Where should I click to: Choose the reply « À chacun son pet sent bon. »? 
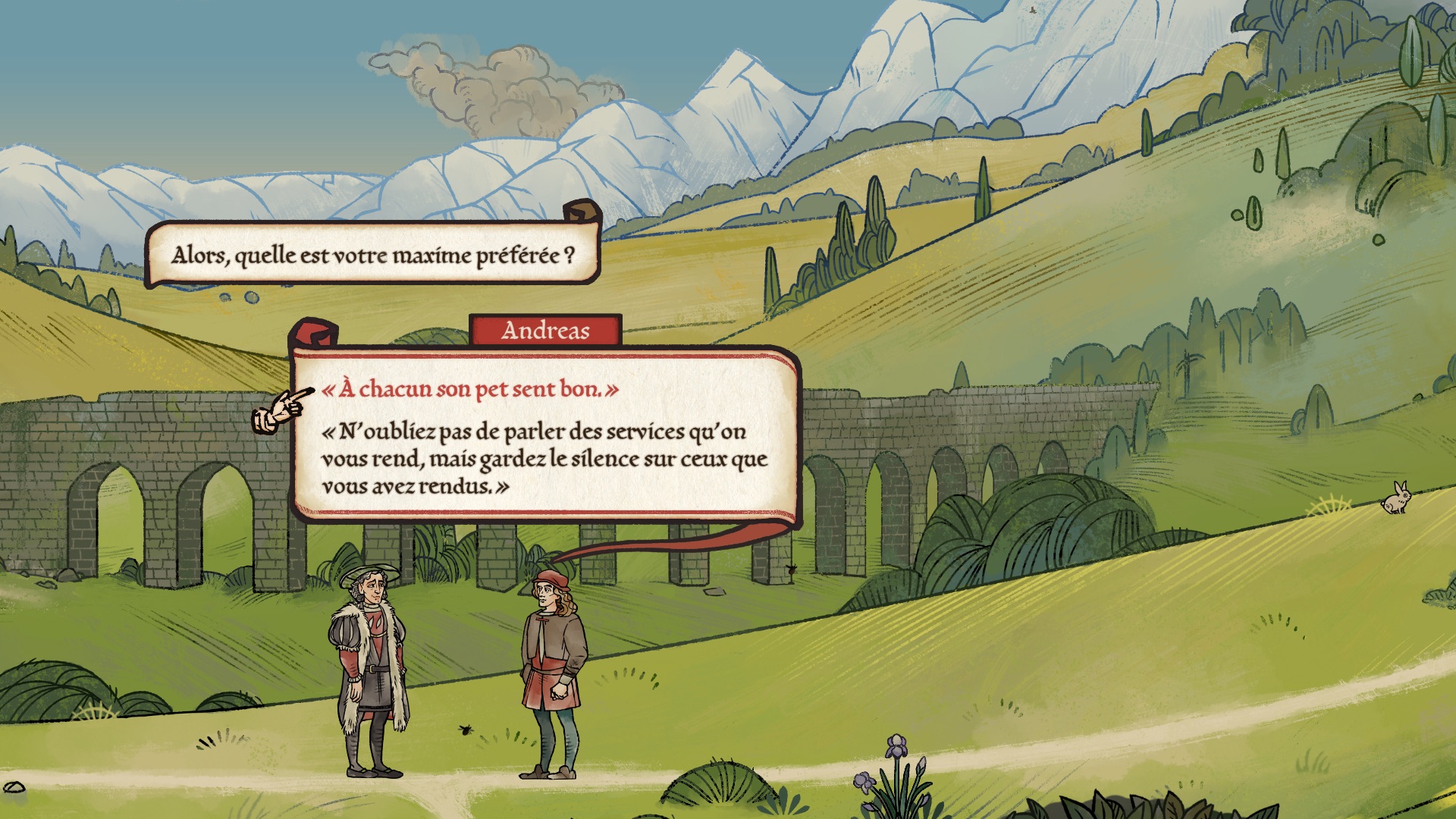point(470,390)
